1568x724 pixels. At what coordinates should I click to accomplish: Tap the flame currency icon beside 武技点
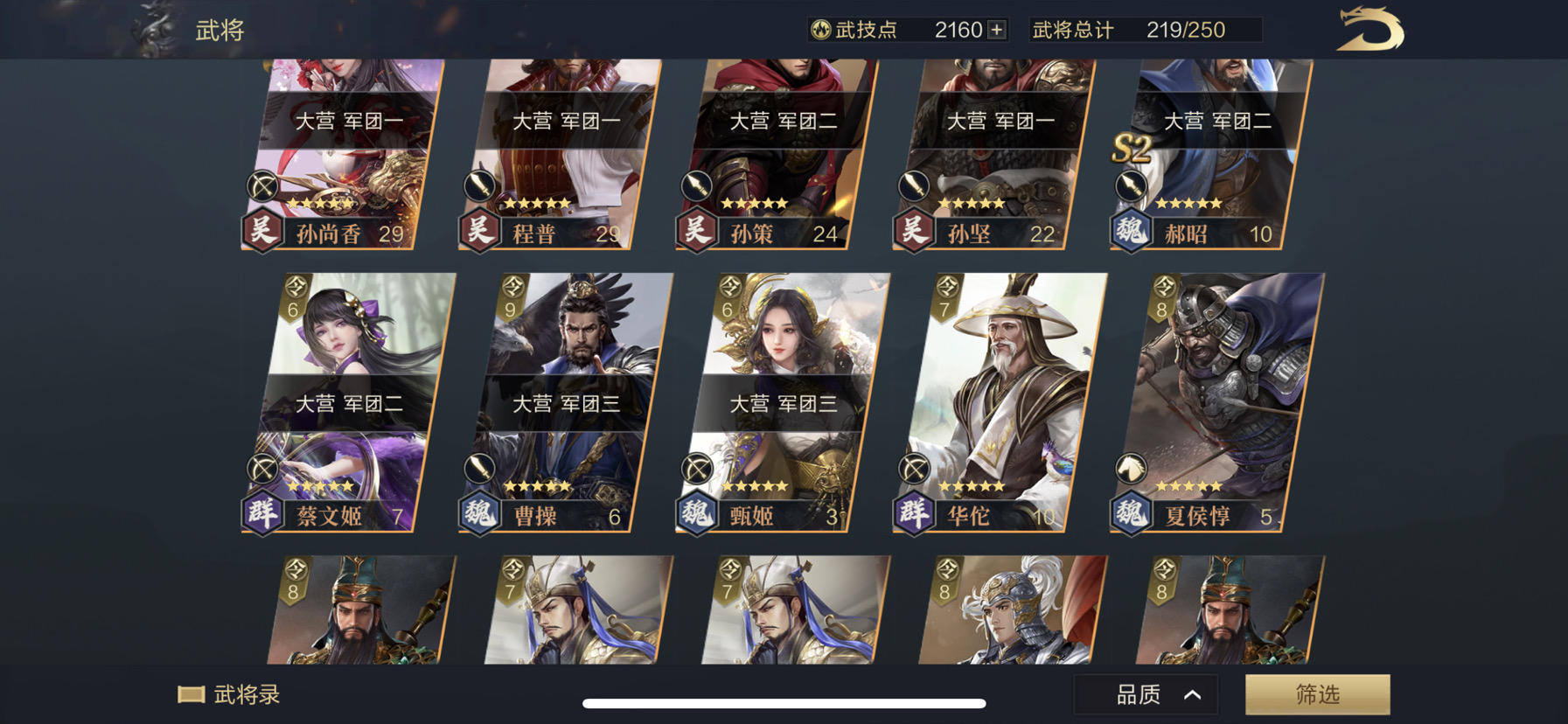tap(820, 30)
